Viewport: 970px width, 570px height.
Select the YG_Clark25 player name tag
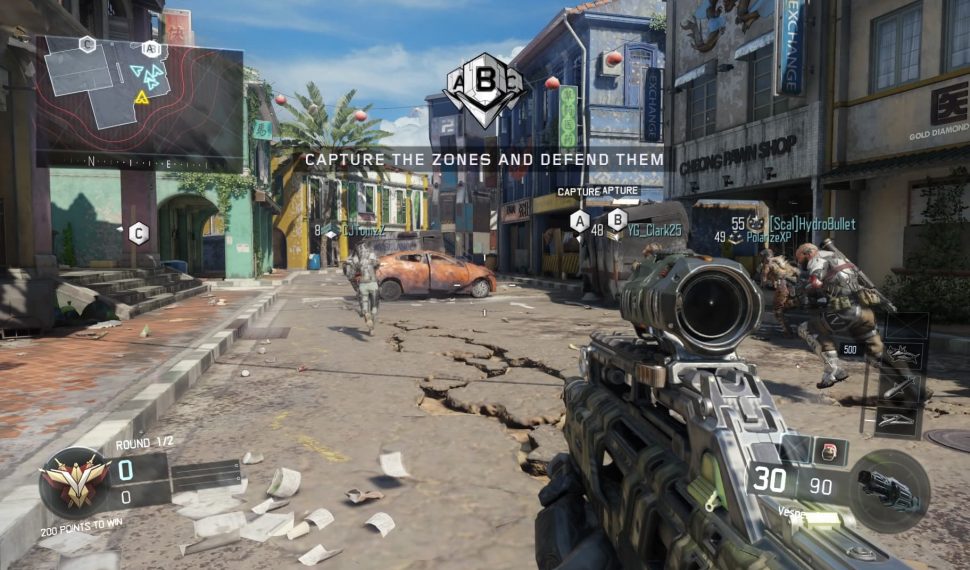pyautogui.click(x=654, y=230)
